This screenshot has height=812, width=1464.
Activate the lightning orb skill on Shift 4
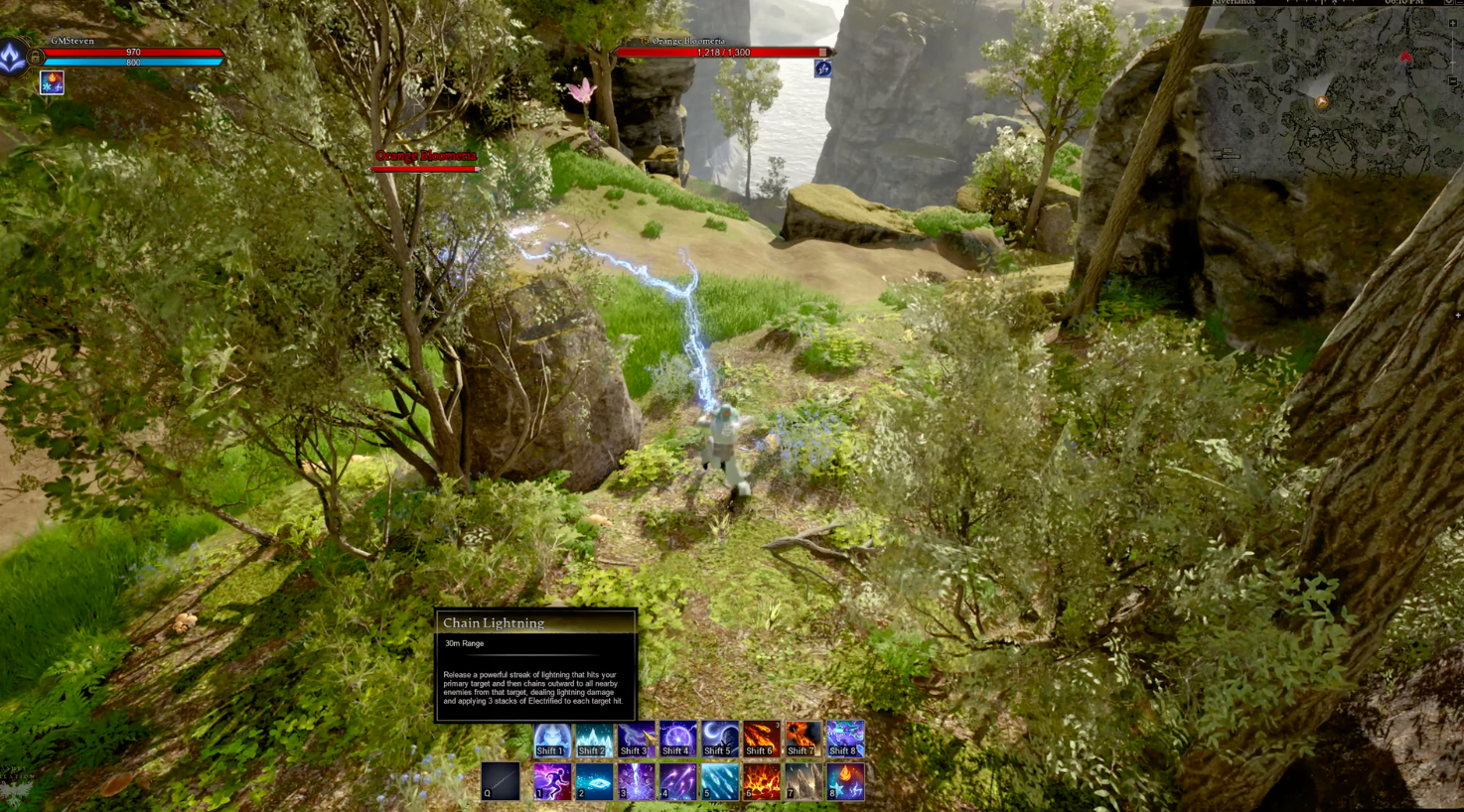click(x=677, y=739)
